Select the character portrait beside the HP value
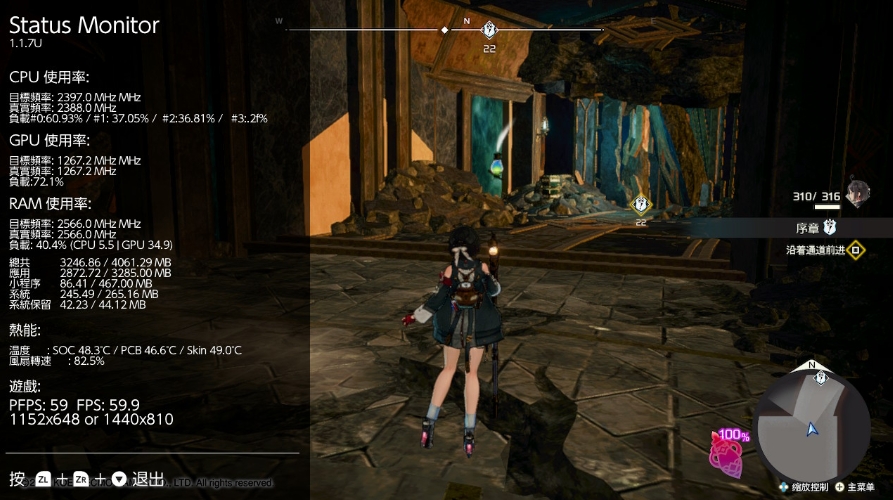 point(855,193)
